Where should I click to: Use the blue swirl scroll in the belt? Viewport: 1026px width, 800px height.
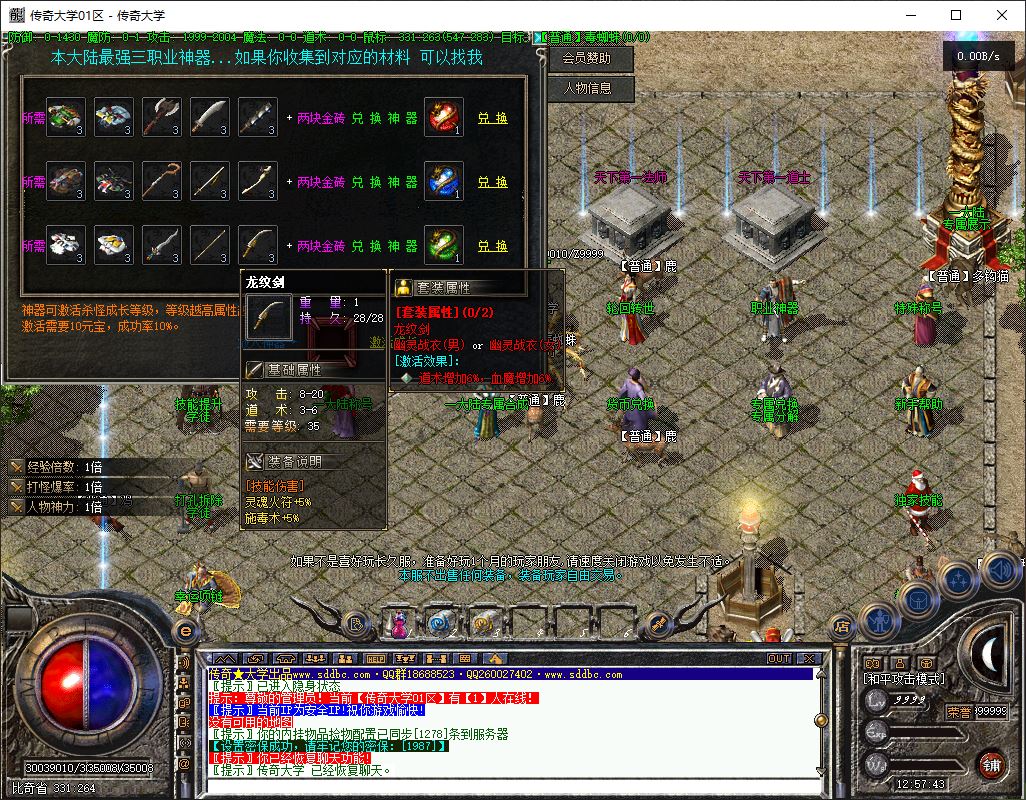pyautogui.click(x=440, y=624)
